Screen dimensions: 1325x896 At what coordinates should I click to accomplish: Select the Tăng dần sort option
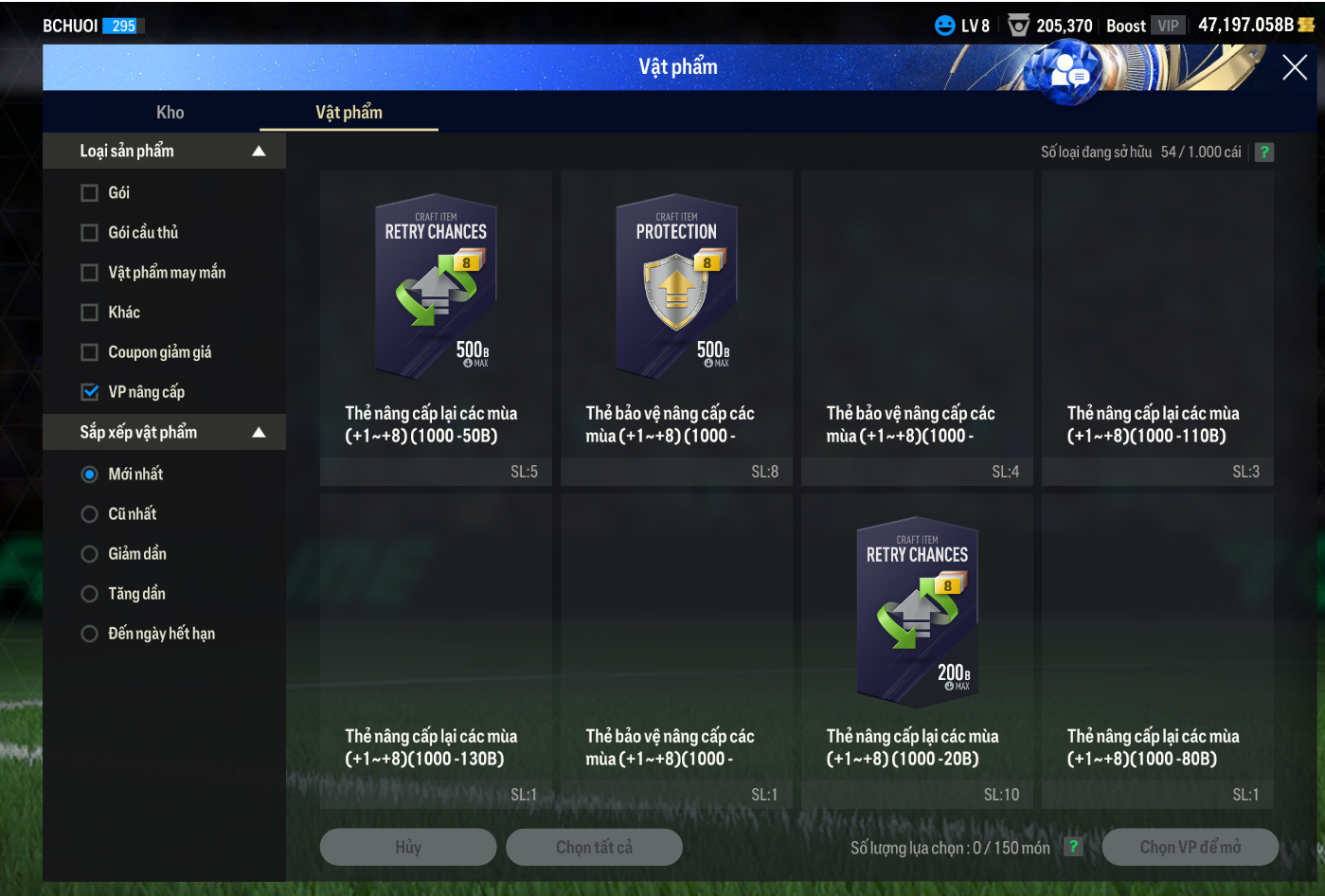[90, 594]
